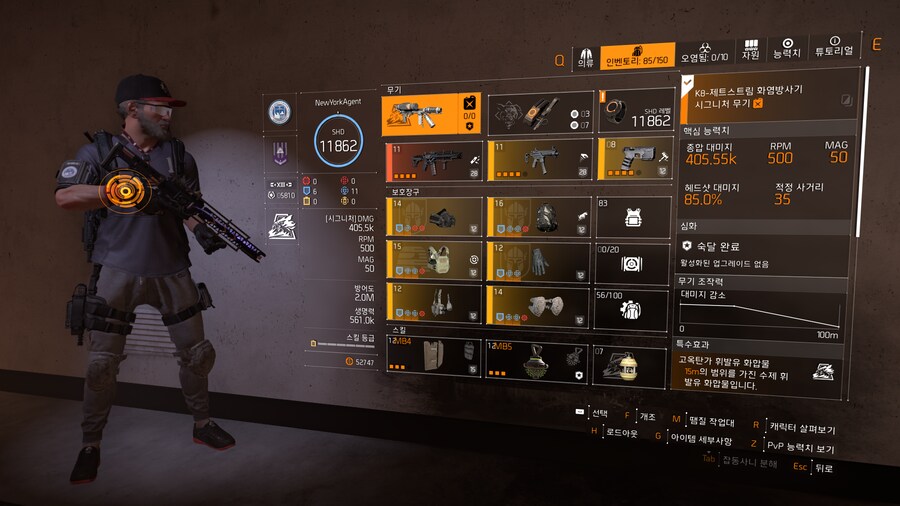Viewport: 900px width, 506px height.
Task: Open the 인벤토리 inventory tab
Action: [638, 56]
